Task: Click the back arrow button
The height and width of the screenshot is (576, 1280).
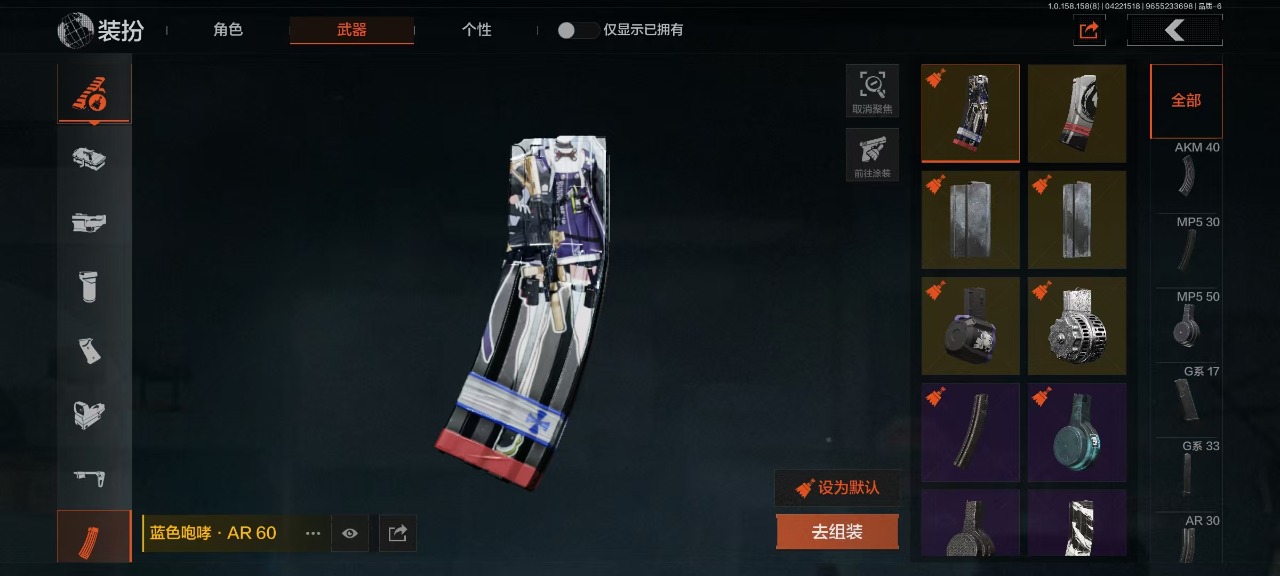Action: coord(1174,31)
